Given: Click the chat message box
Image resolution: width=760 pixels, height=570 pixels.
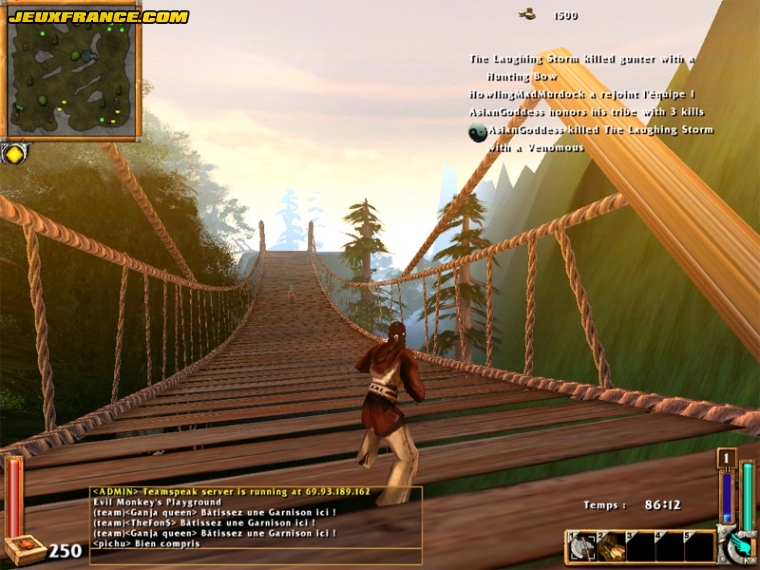Looking at the screenshot, I should (x=256, y=526).
